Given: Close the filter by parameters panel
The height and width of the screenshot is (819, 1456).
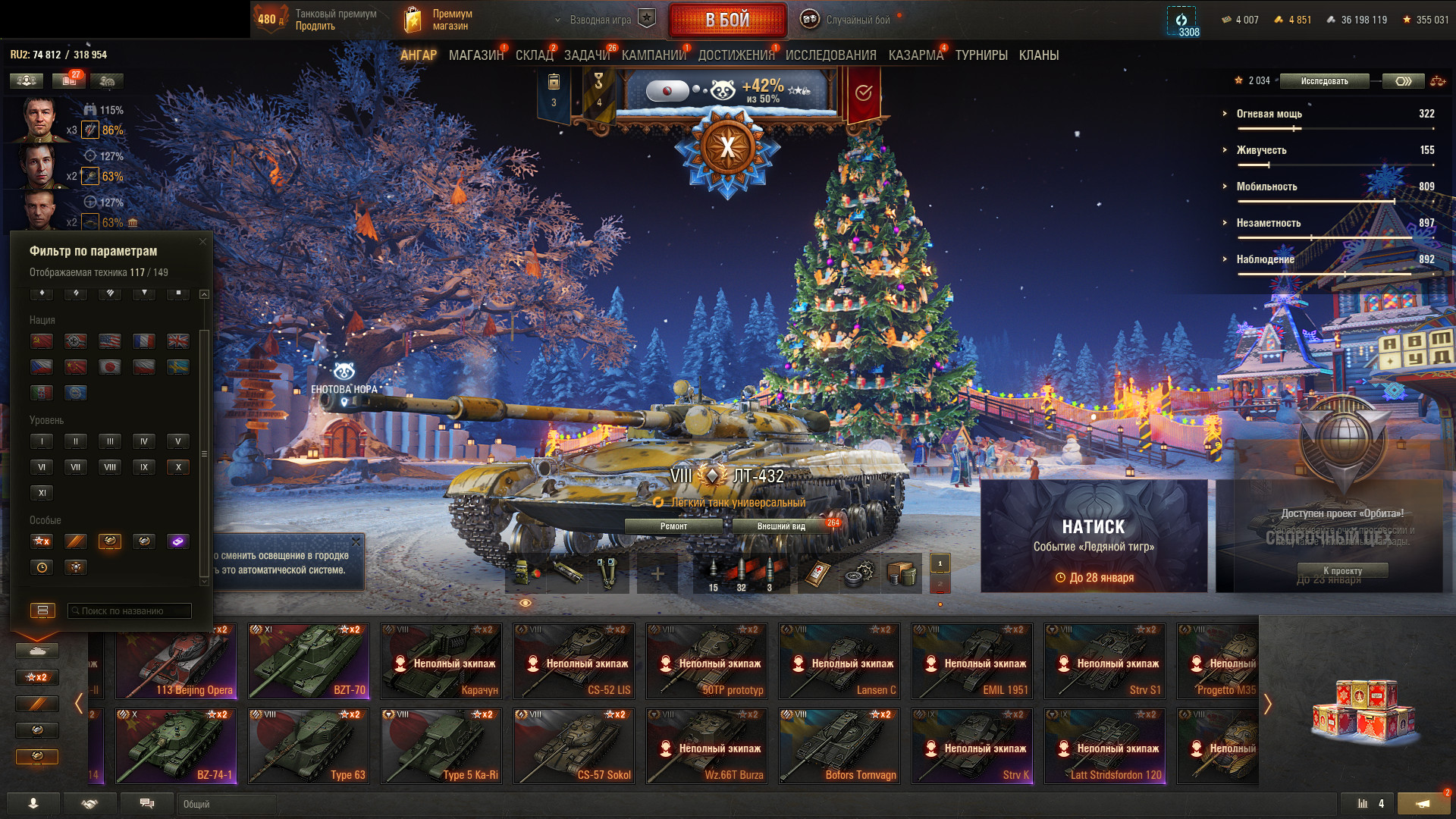Looking at the screenshot, I should (x=202, y=242).
